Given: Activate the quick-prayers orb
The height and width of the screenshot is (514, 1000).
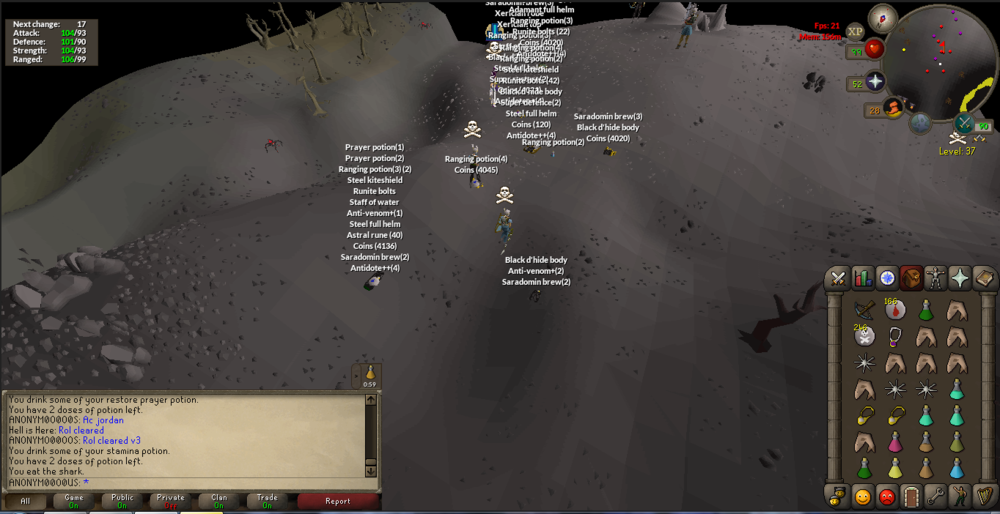Looking at the screenshot, I should (875, 83).
